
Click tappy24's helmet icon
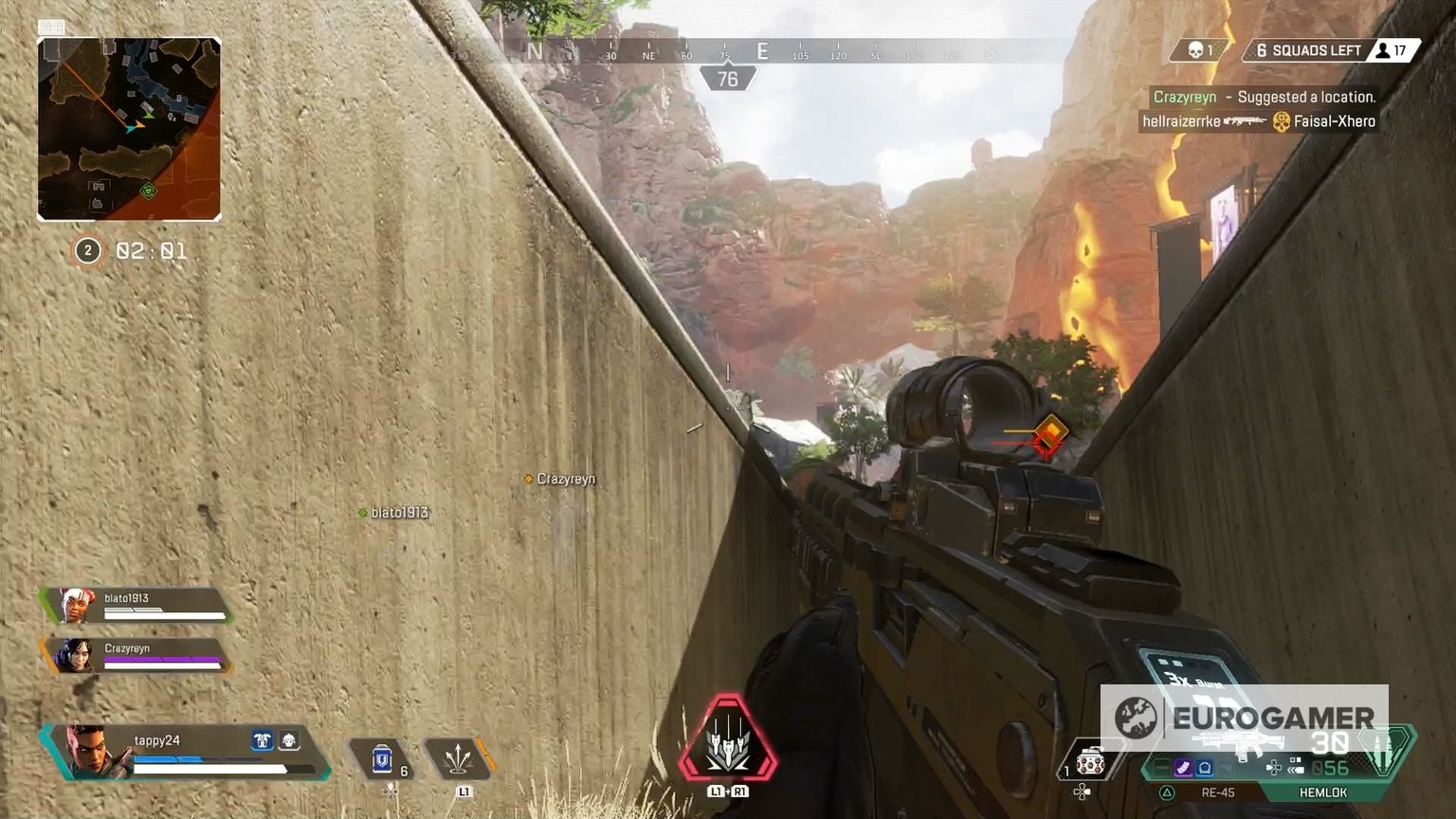click(x=290, y=741)
